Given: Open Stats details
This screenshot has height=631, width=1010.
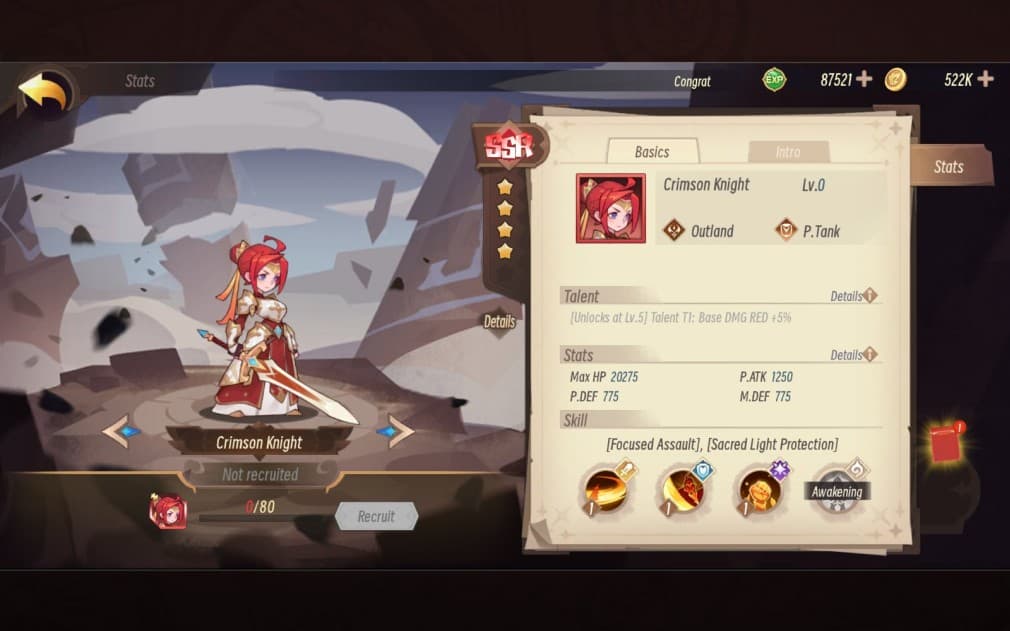Looking at the screenshot, I should coord(853,355).
